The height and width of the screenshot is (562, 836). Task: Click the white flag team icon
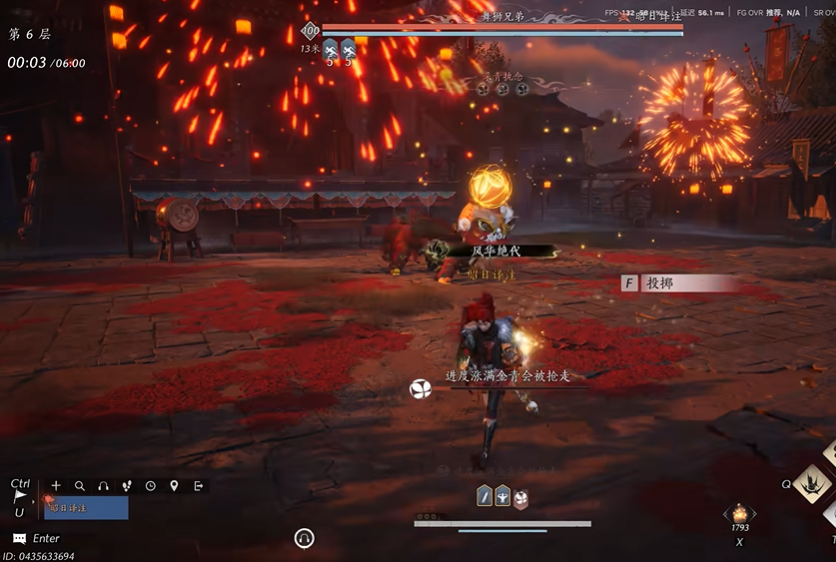click(20, 497)
